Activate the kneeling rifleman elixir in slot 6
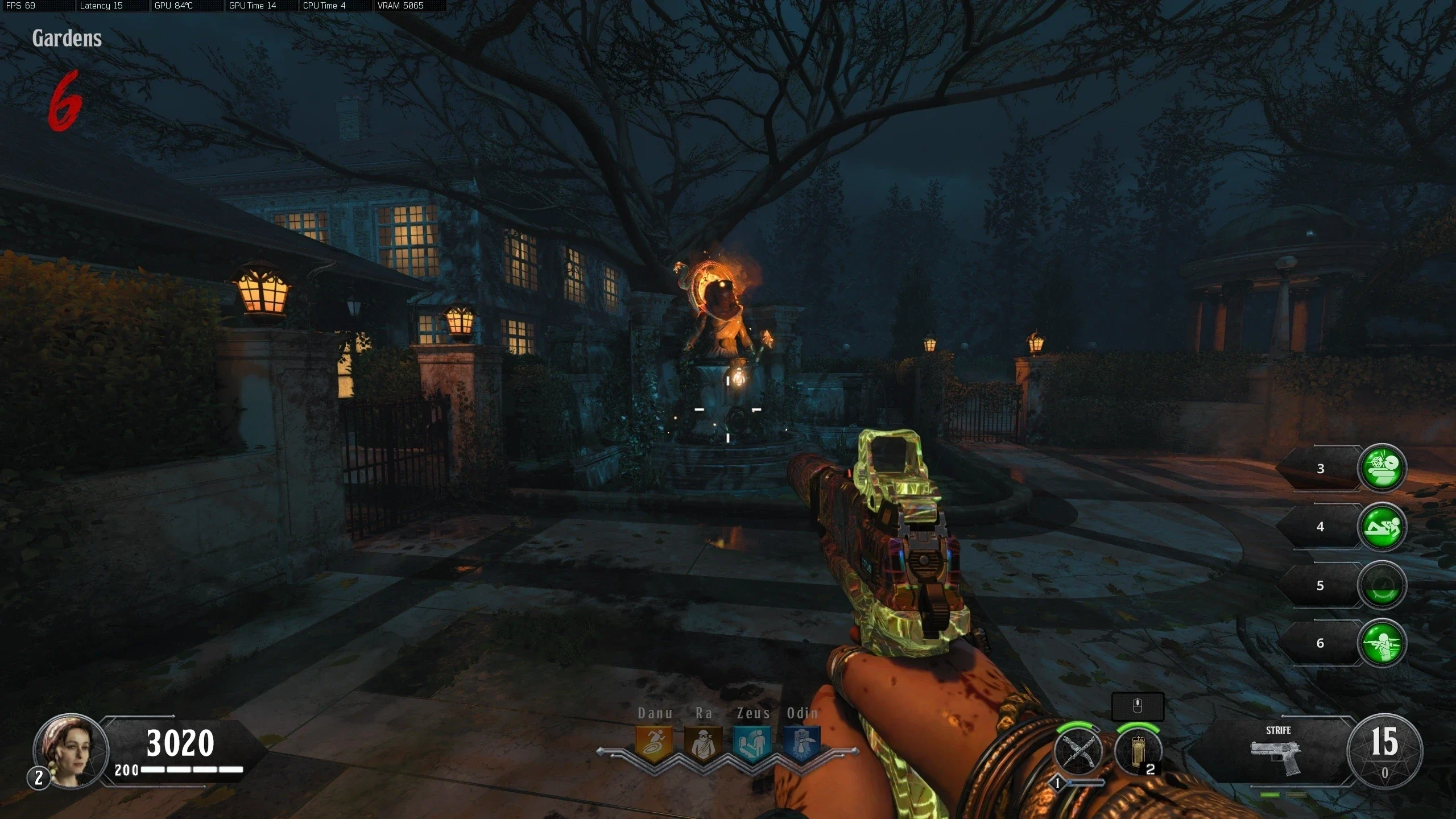 tap(1382, 643)
